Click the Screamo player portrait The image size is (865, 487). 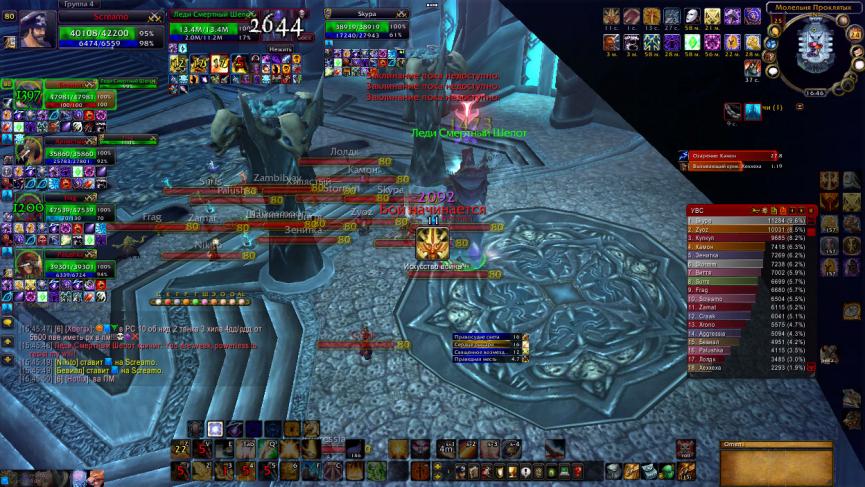coord(36,29)
